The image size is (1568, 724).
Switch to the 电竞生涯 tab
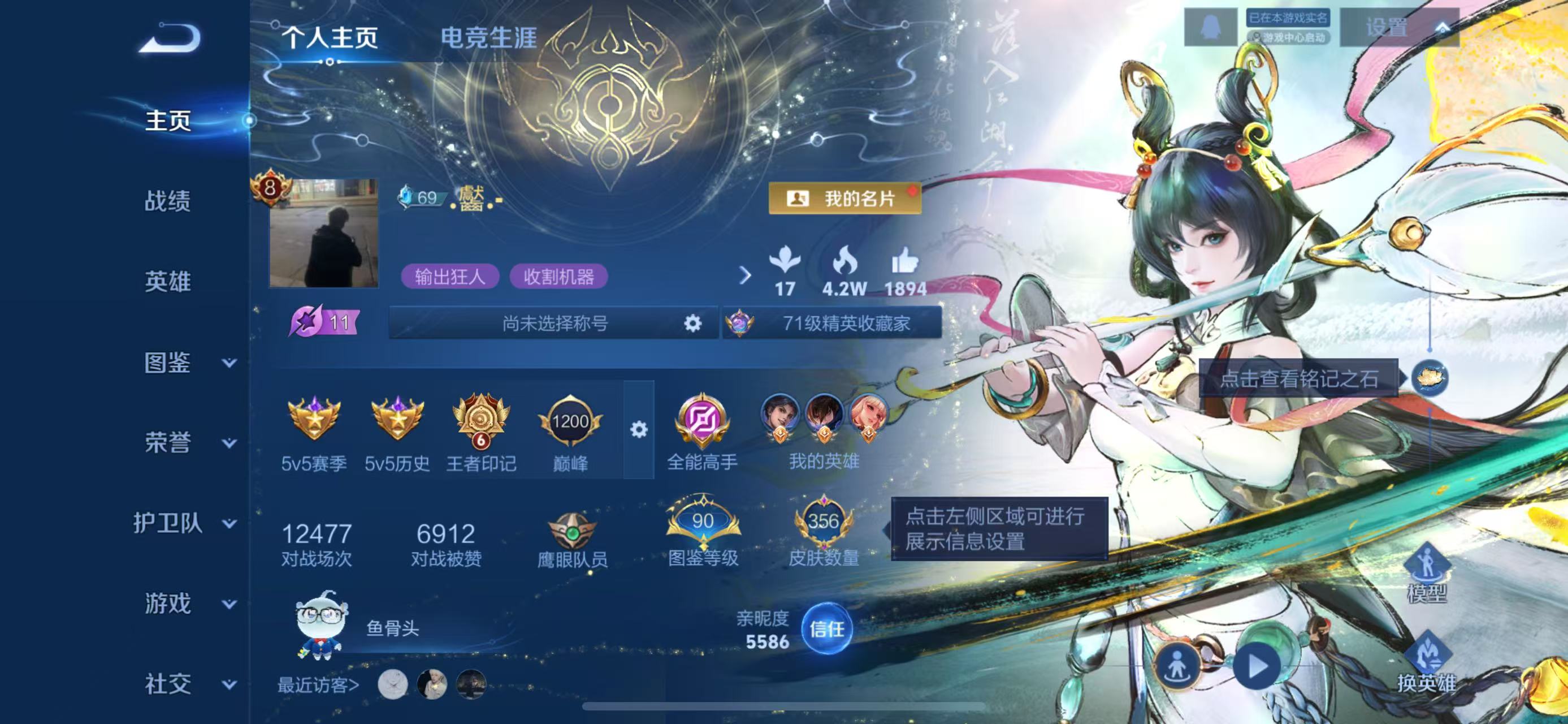[x=490, y=39]
